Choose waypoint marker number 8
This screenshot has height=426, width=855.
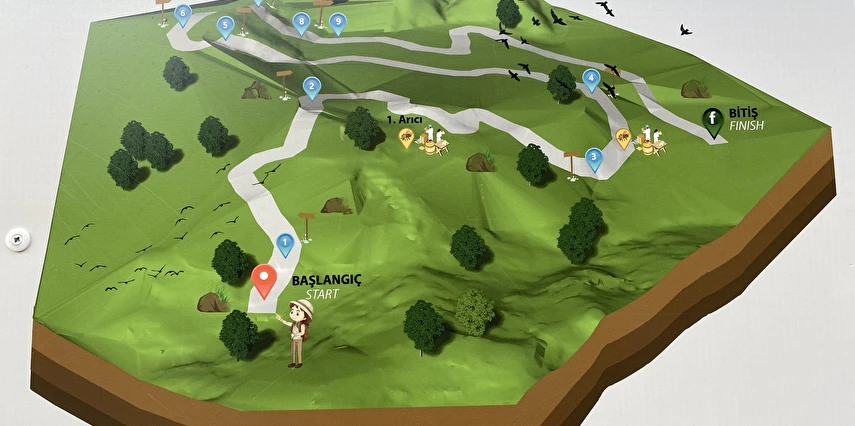click(302, 21)
